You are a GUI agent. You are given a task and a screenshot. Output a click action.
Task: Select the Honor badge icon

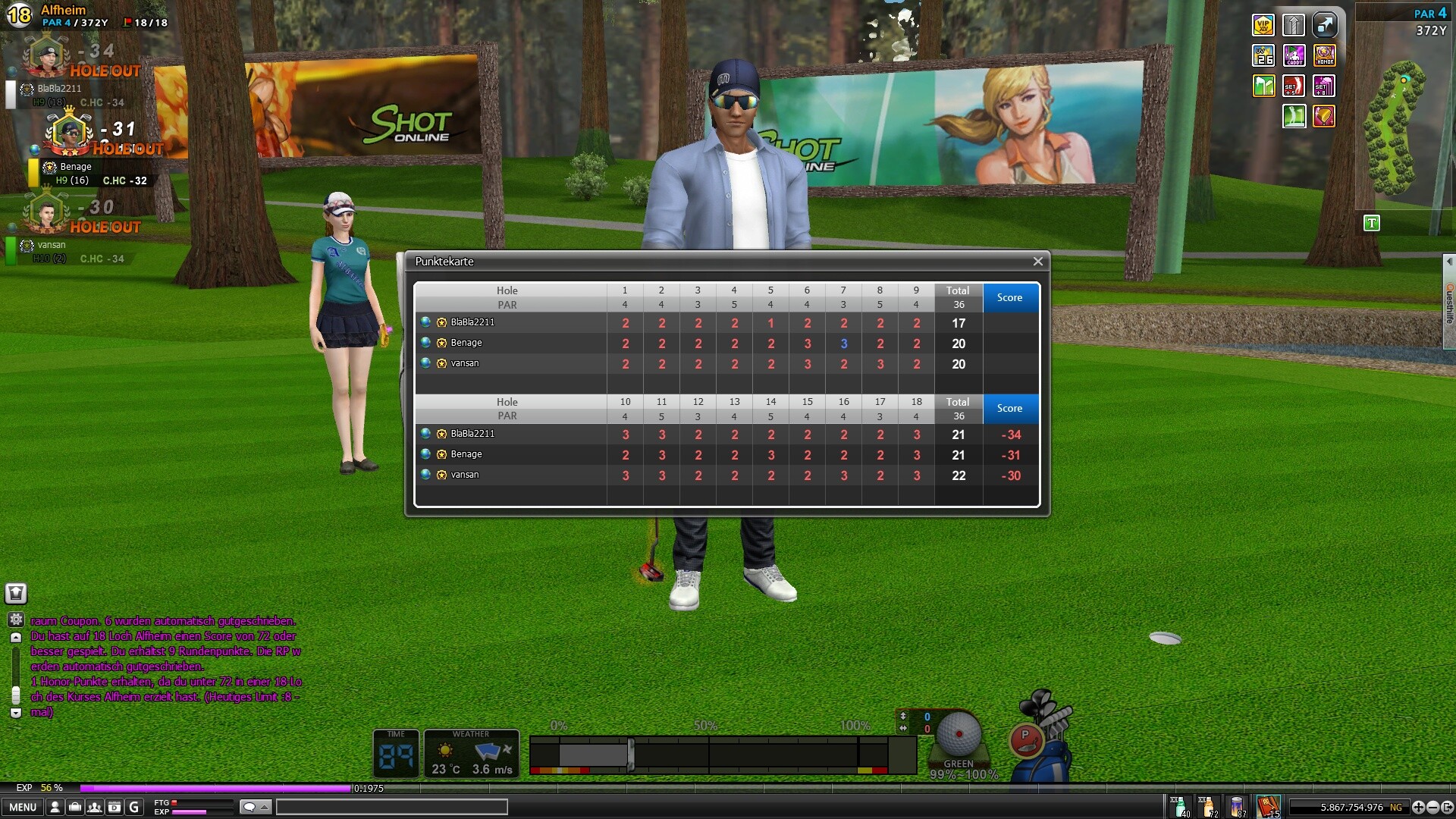pos(1324,55)
